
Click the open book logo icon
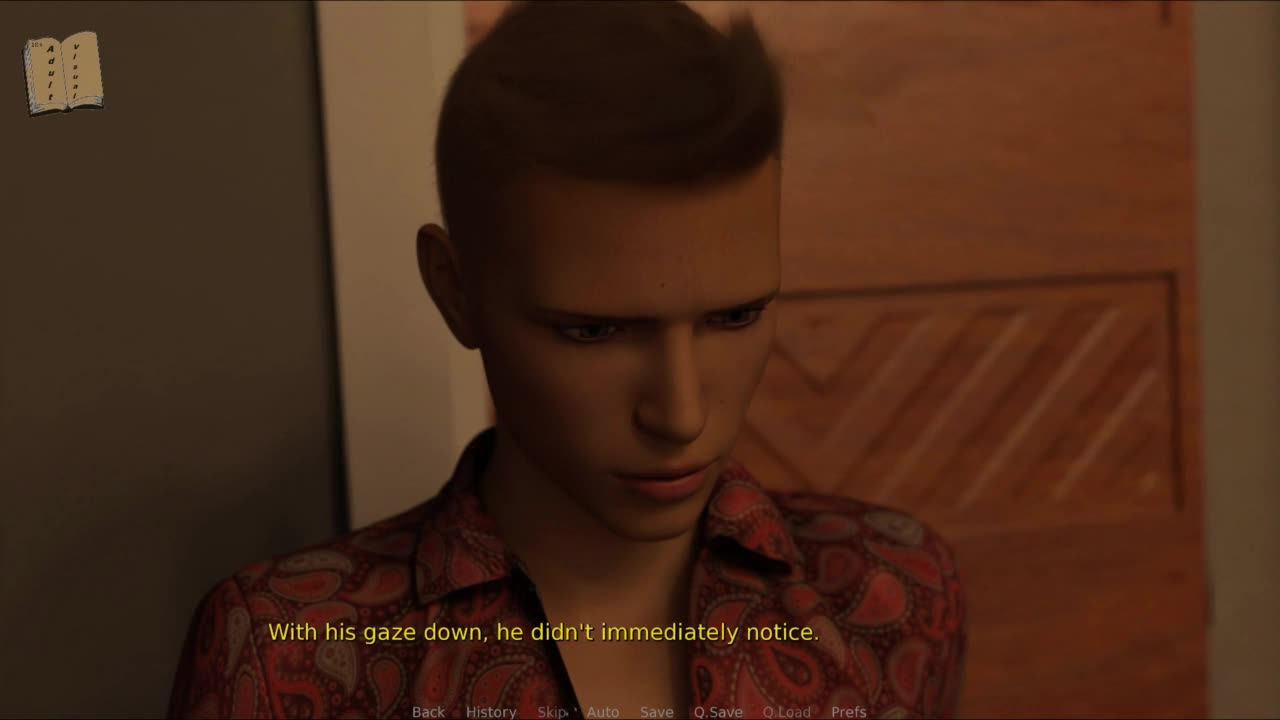click(63, 73)
